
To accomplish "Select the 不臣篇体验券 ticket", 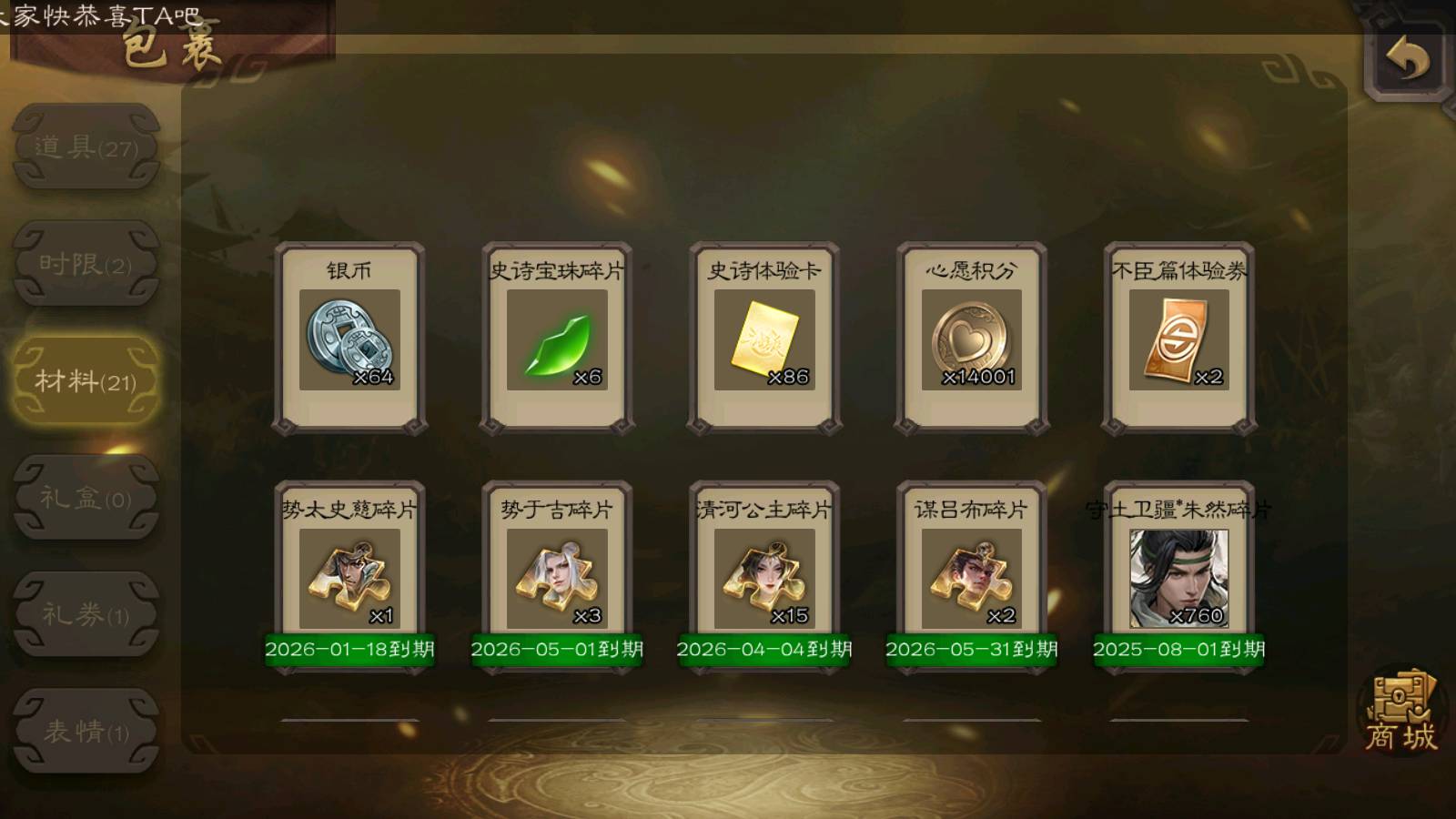I will [1178, 339].
